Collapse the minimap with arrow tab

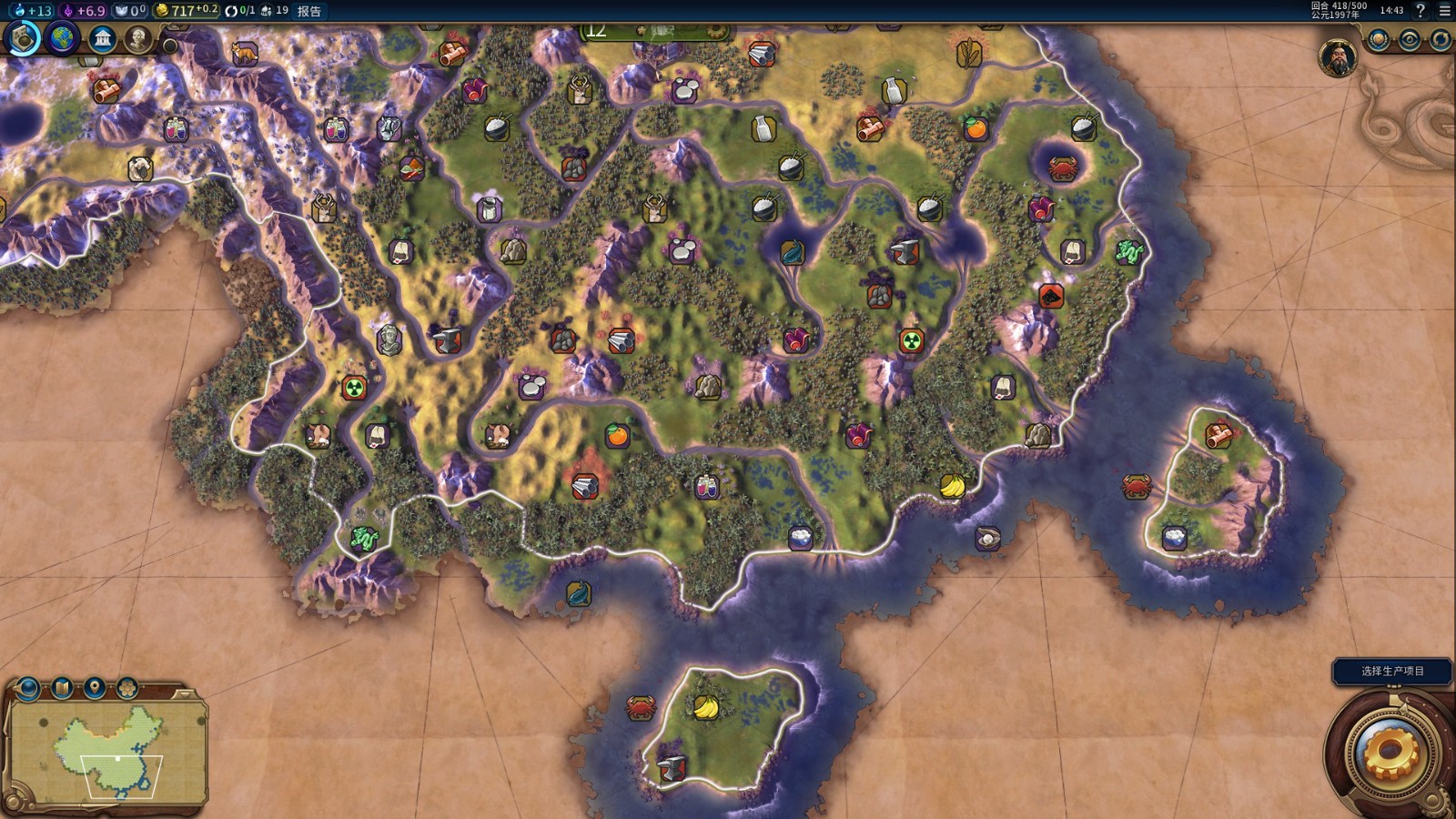pos(186,695)
